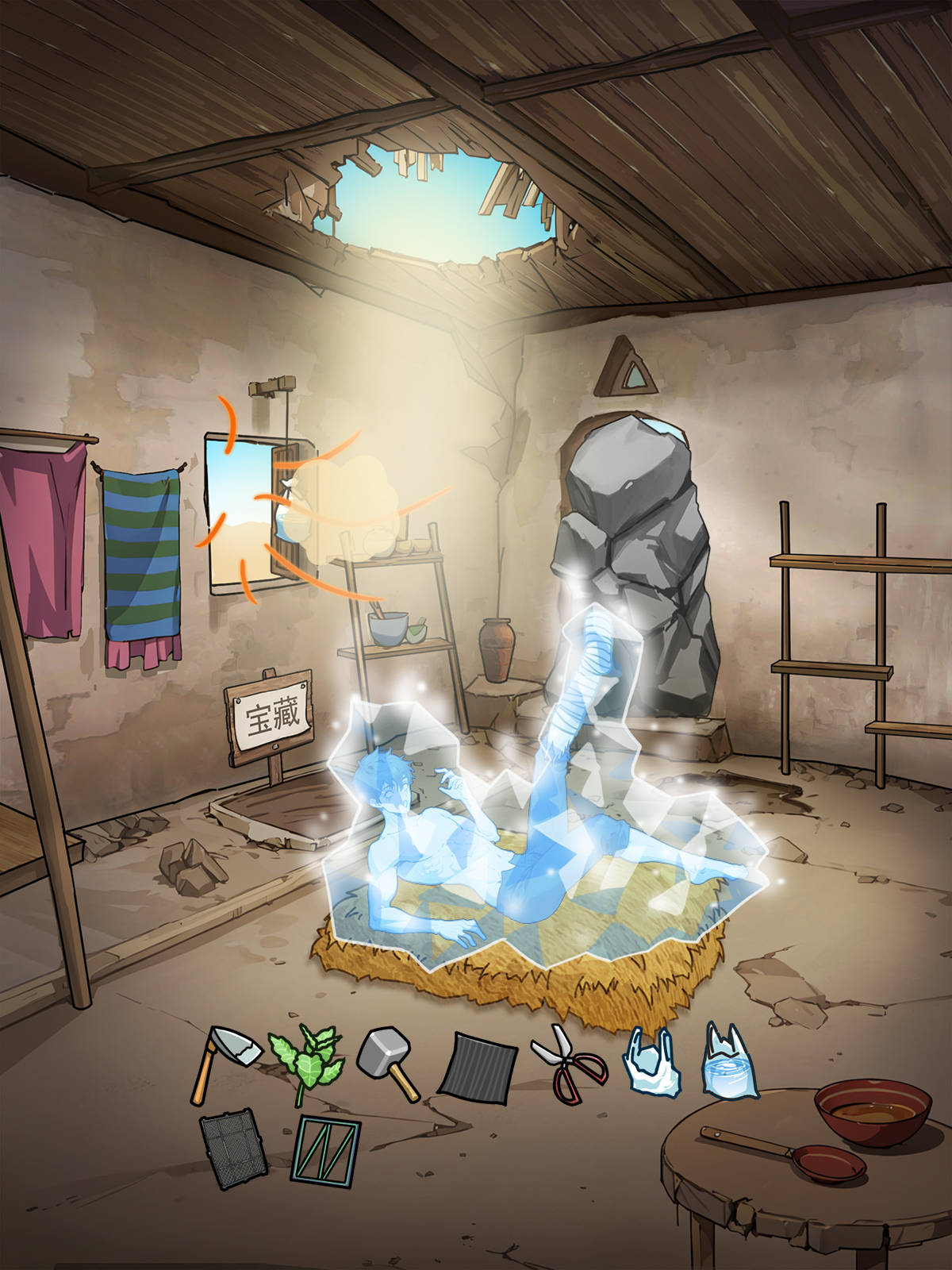Select the gray wire mesh screen

click(232, 1148)
